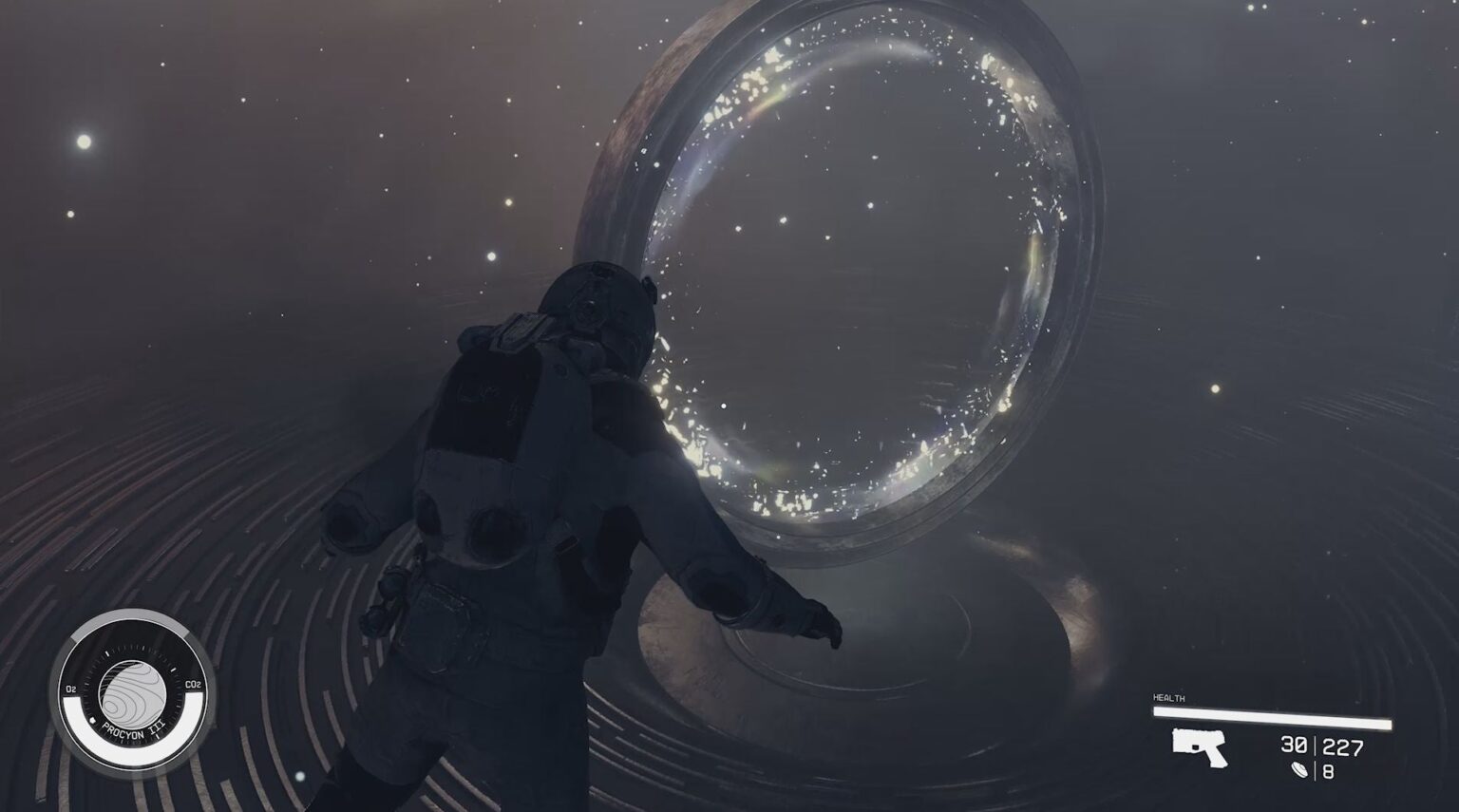Click the CO2 indicator label on the compass
Image resolution: width=1459 pixels, height=812 pixels.
click(193, 684)
